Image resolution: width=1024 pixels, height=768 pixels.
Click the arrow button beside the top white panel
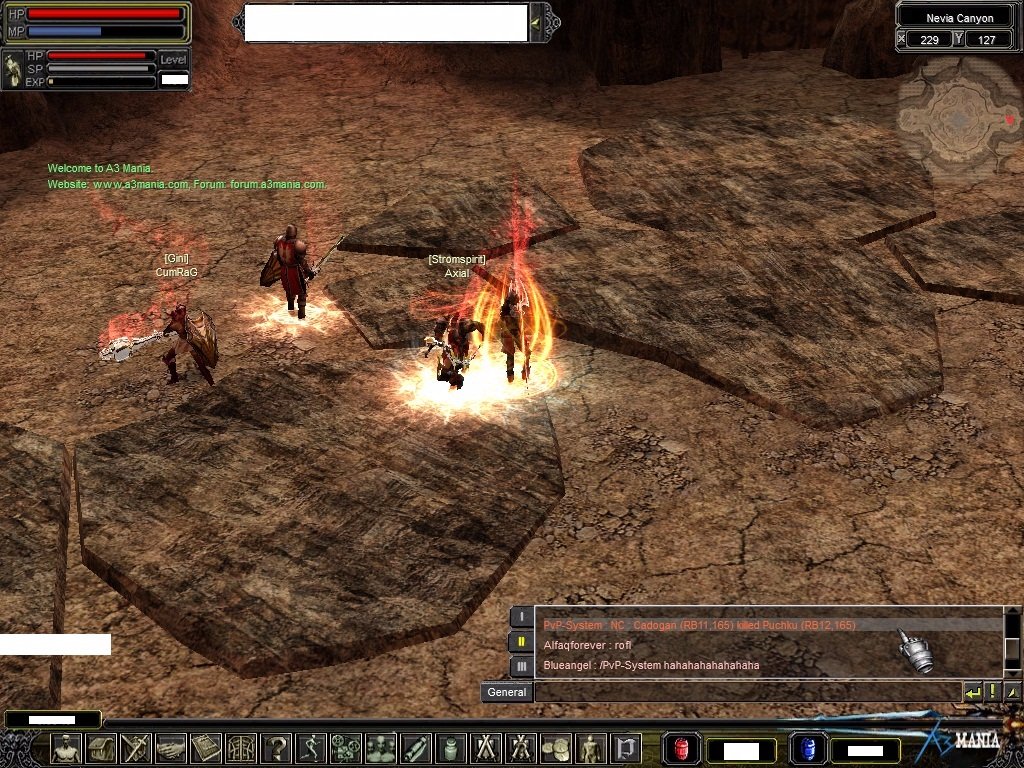pyautogui.click(x=538, y=22)
